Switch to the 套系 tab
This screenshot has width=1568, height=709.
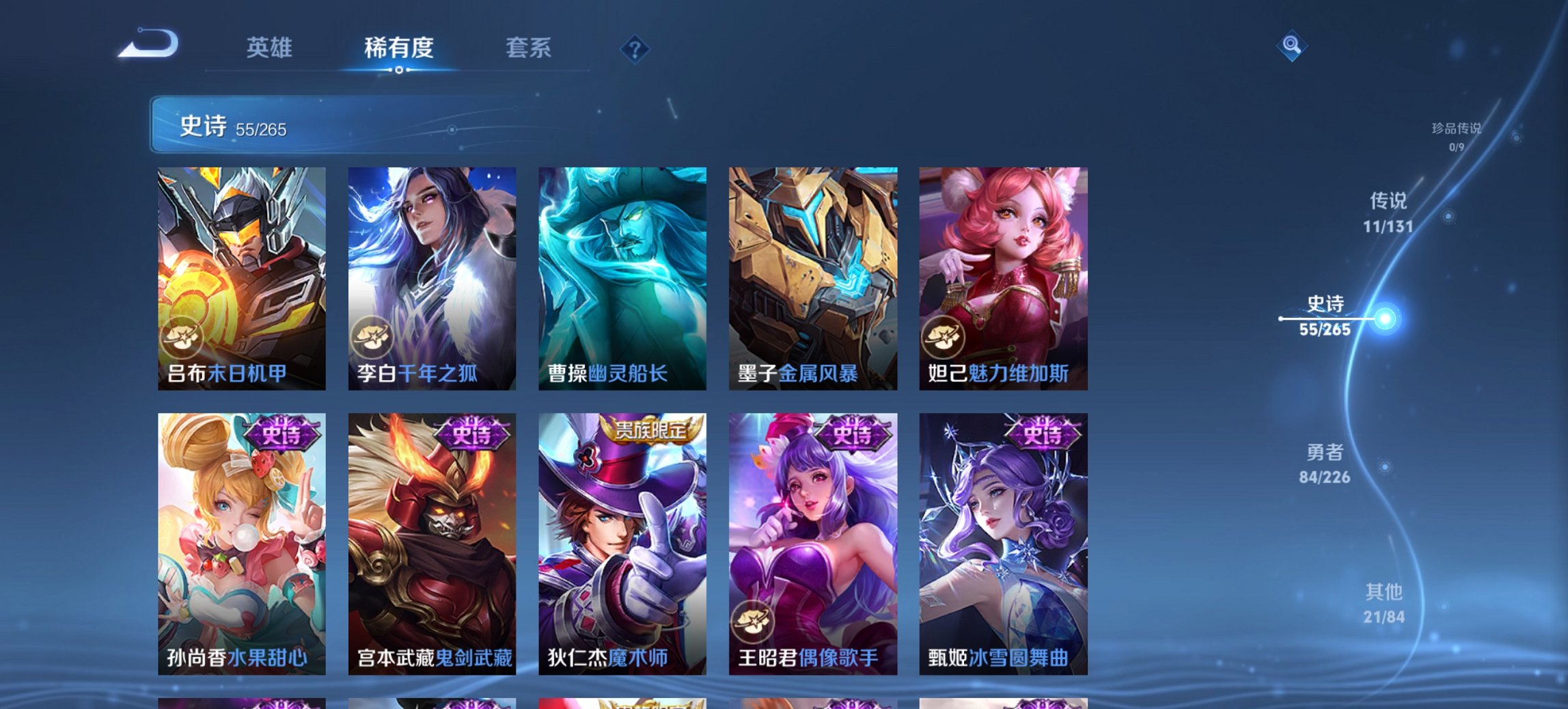pos(528,49)
